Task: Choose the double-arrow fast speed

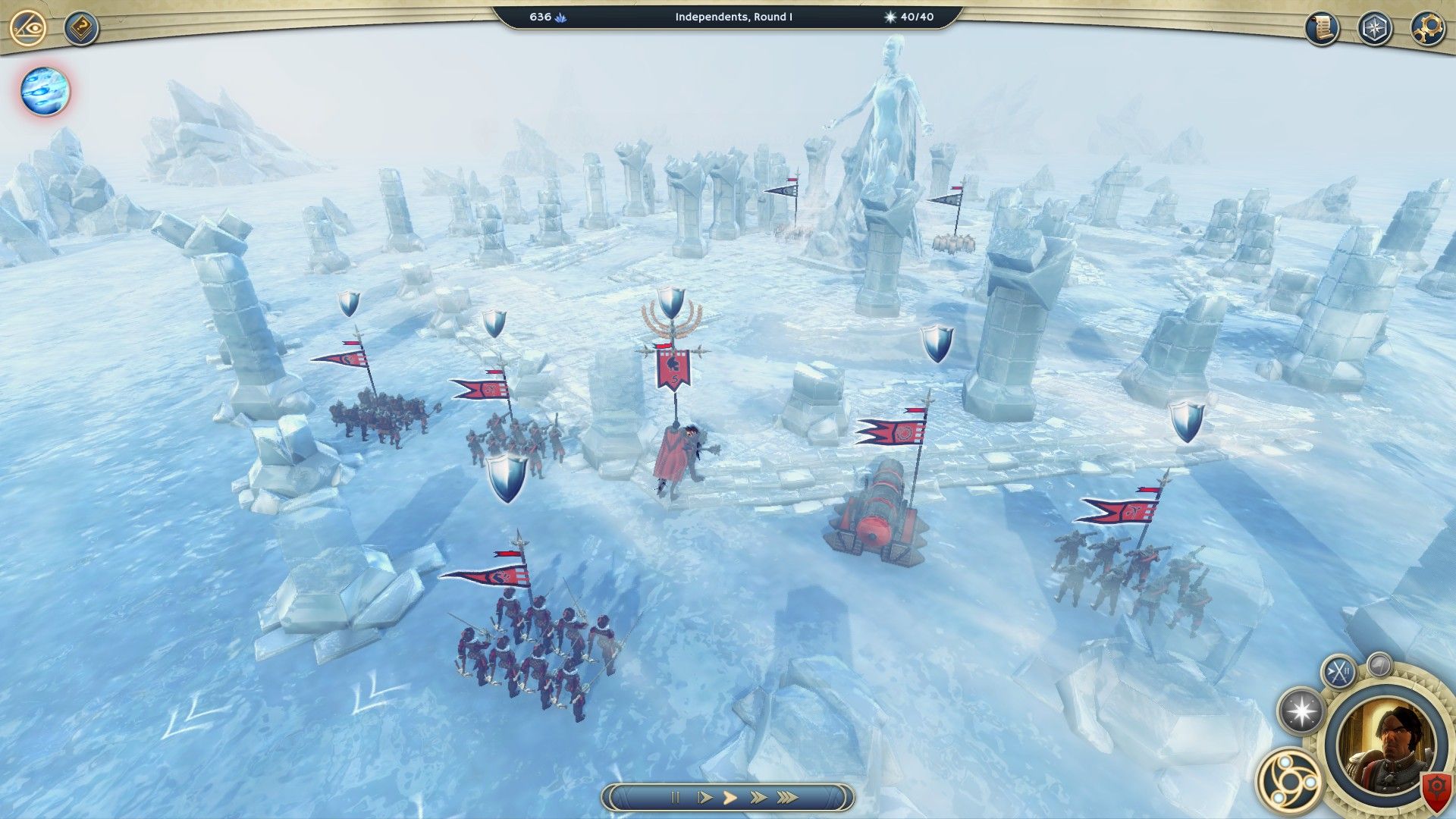Action: pos(758,797)
